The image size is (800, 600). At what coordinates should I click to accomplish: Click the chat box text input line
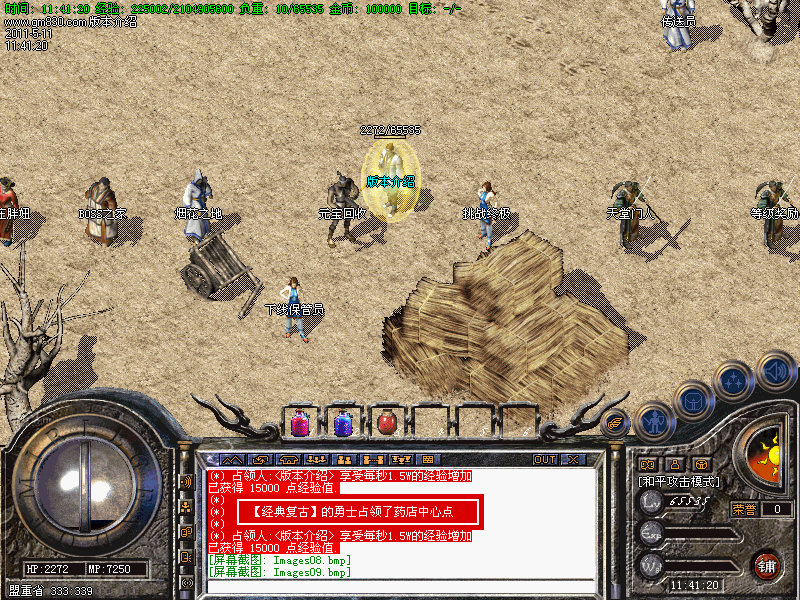pos(400,585)
